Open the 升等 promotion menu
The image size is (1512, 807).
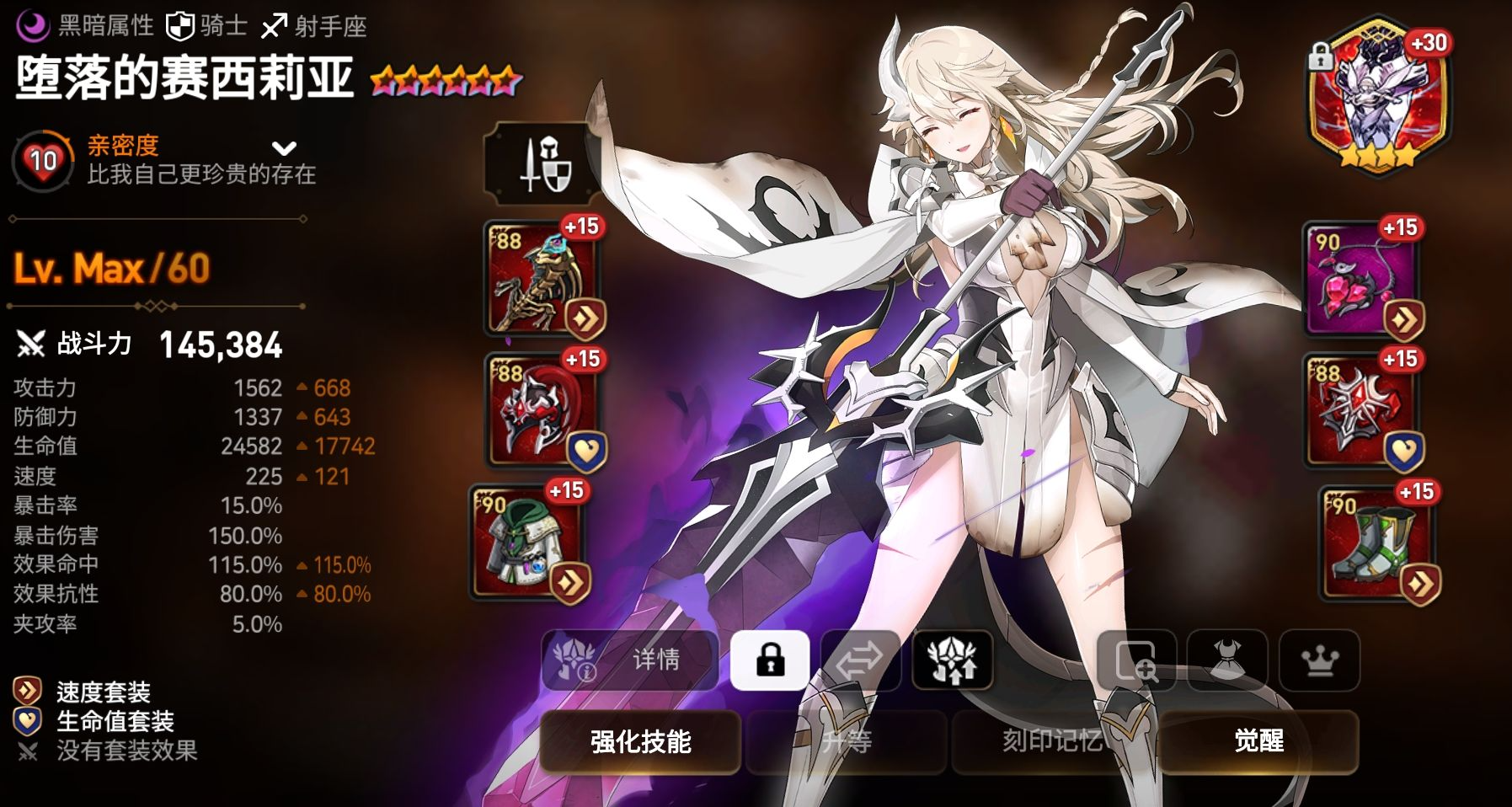847,741
